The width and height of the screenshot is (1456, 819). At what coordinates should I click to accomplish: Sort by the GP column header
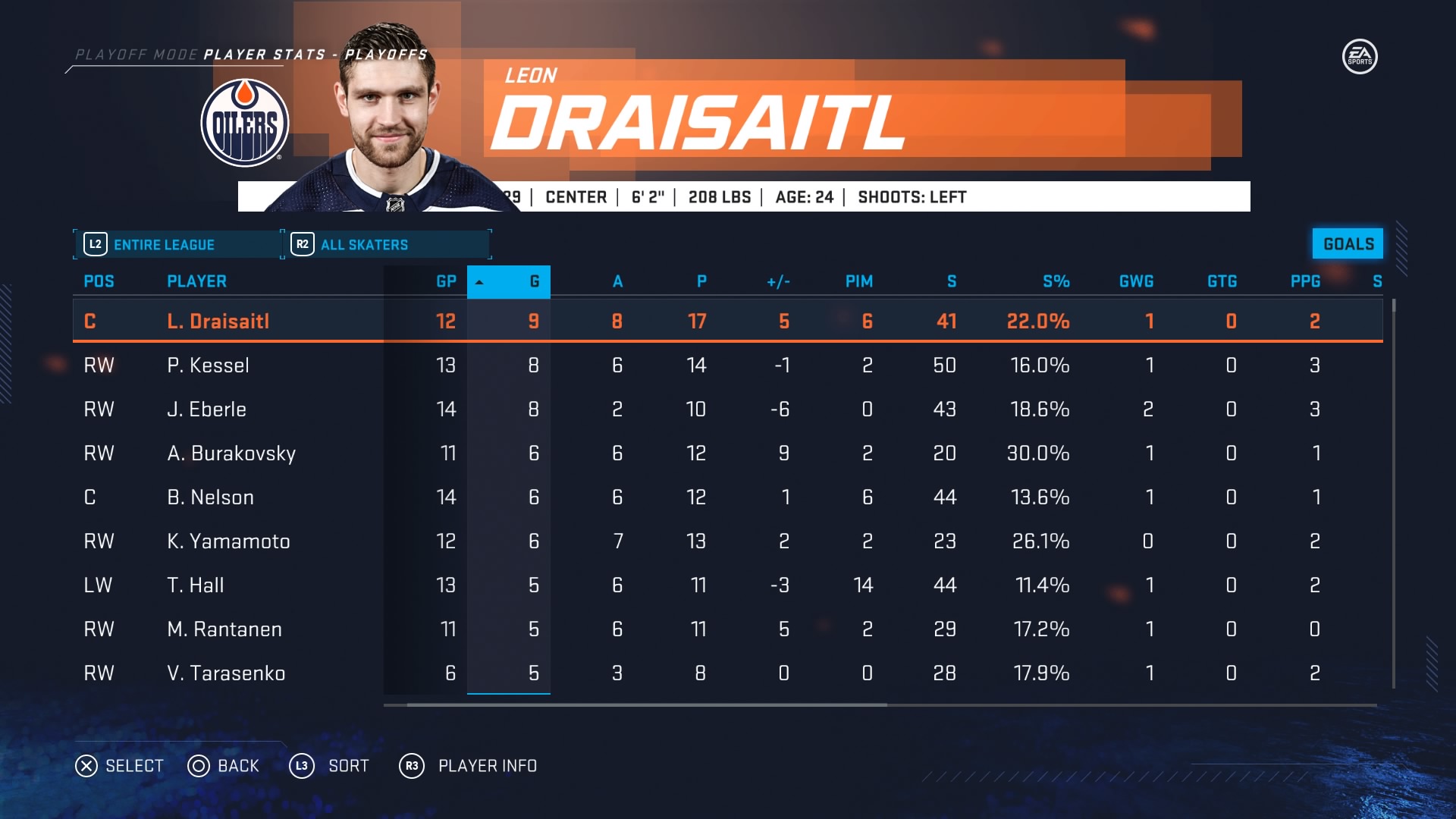tap(446, 281)
